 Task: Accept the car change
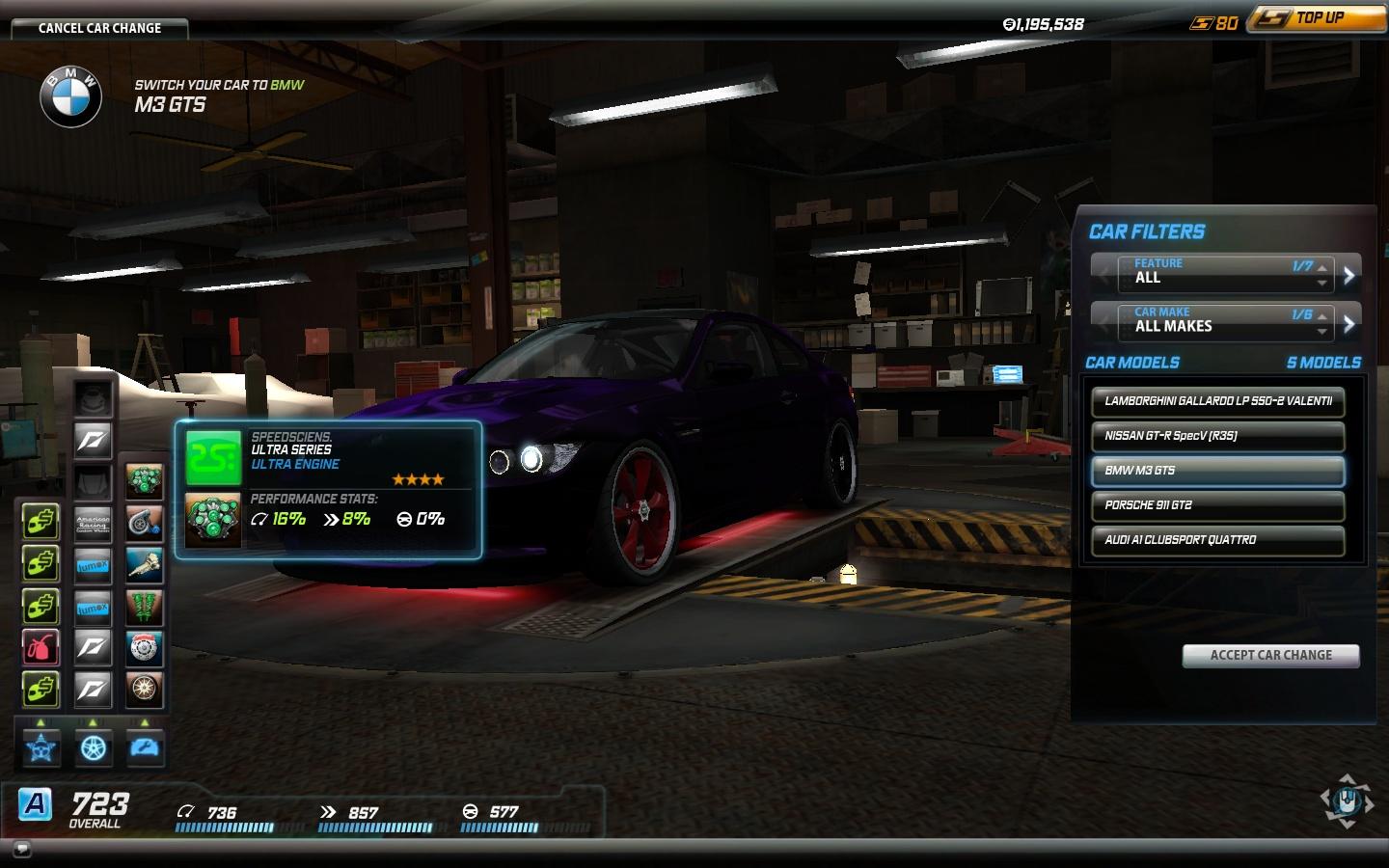tap(1270, 655)
